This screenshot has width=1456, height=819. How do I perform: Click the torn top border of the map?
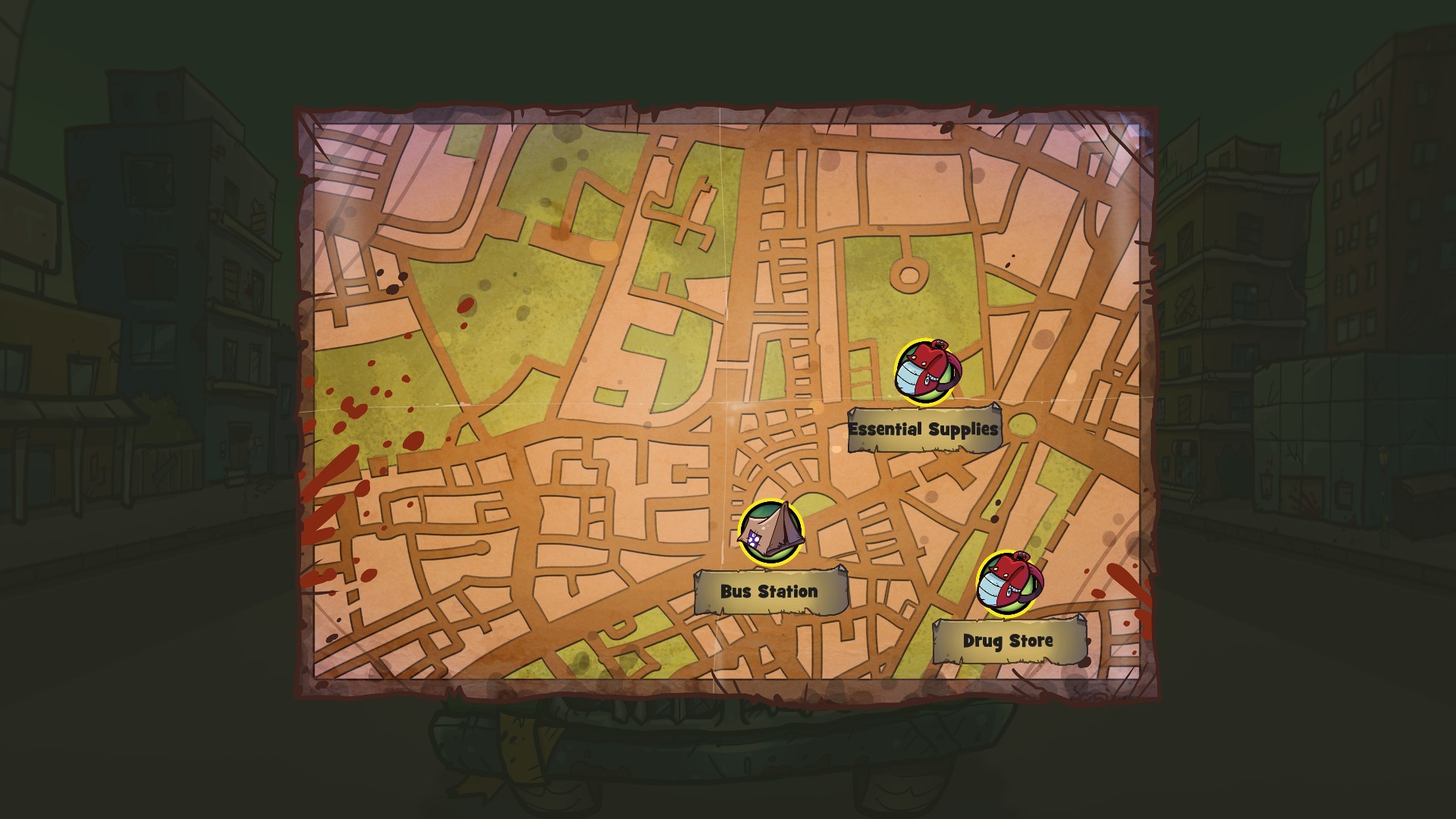point(720,112)
